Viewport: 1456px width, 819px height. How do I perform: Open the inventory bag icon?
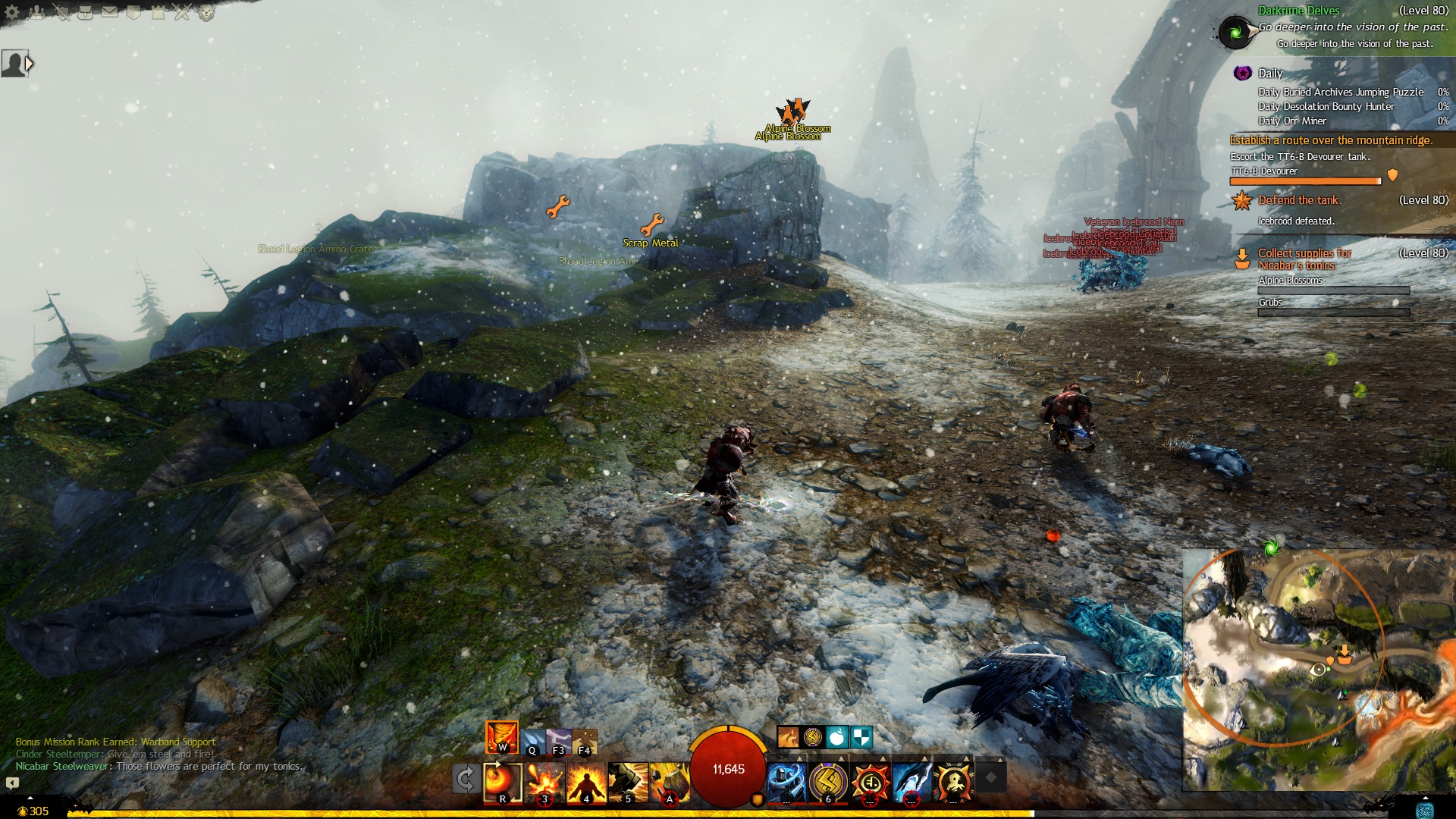(x=86, y=12)
